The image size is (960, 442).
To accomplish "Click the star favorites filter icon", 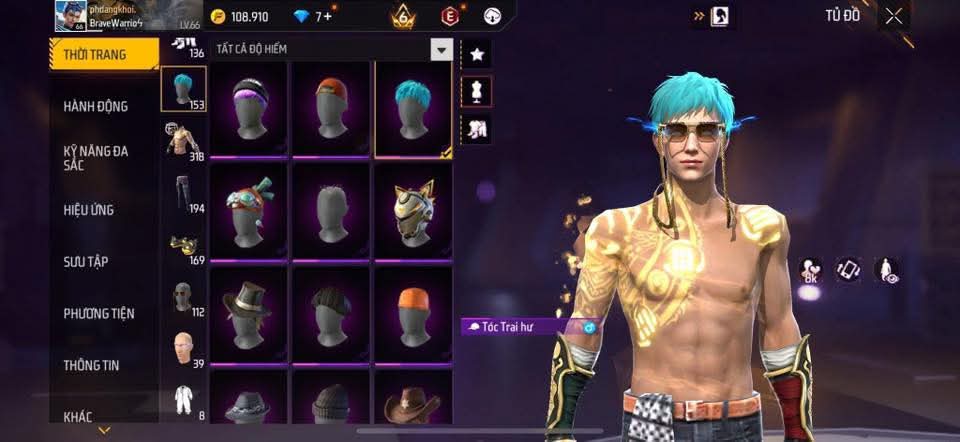I will (x=476, y=54).
